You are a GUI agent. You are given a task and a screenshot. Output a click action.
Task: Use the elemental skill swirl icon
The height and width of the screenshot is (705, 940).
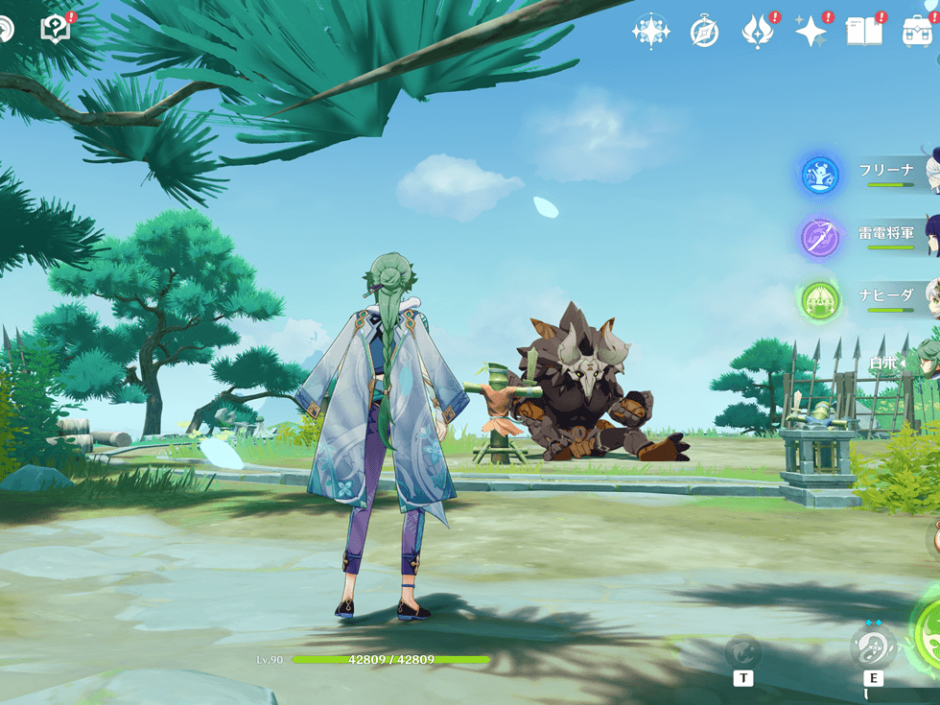pyautogui.click(x=873, y=647)
